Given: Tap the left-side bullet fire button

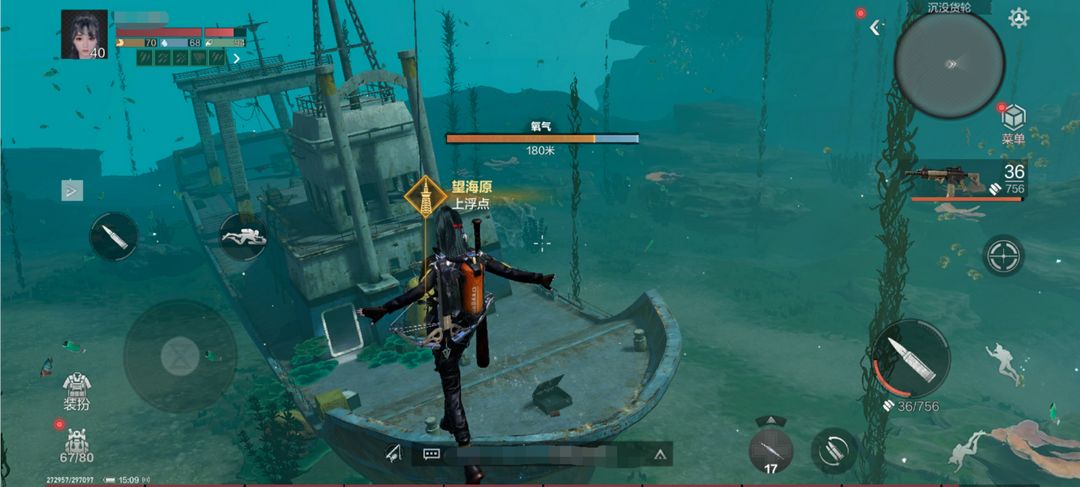Looking at the screenshot, I should click(x=113, y=237).
